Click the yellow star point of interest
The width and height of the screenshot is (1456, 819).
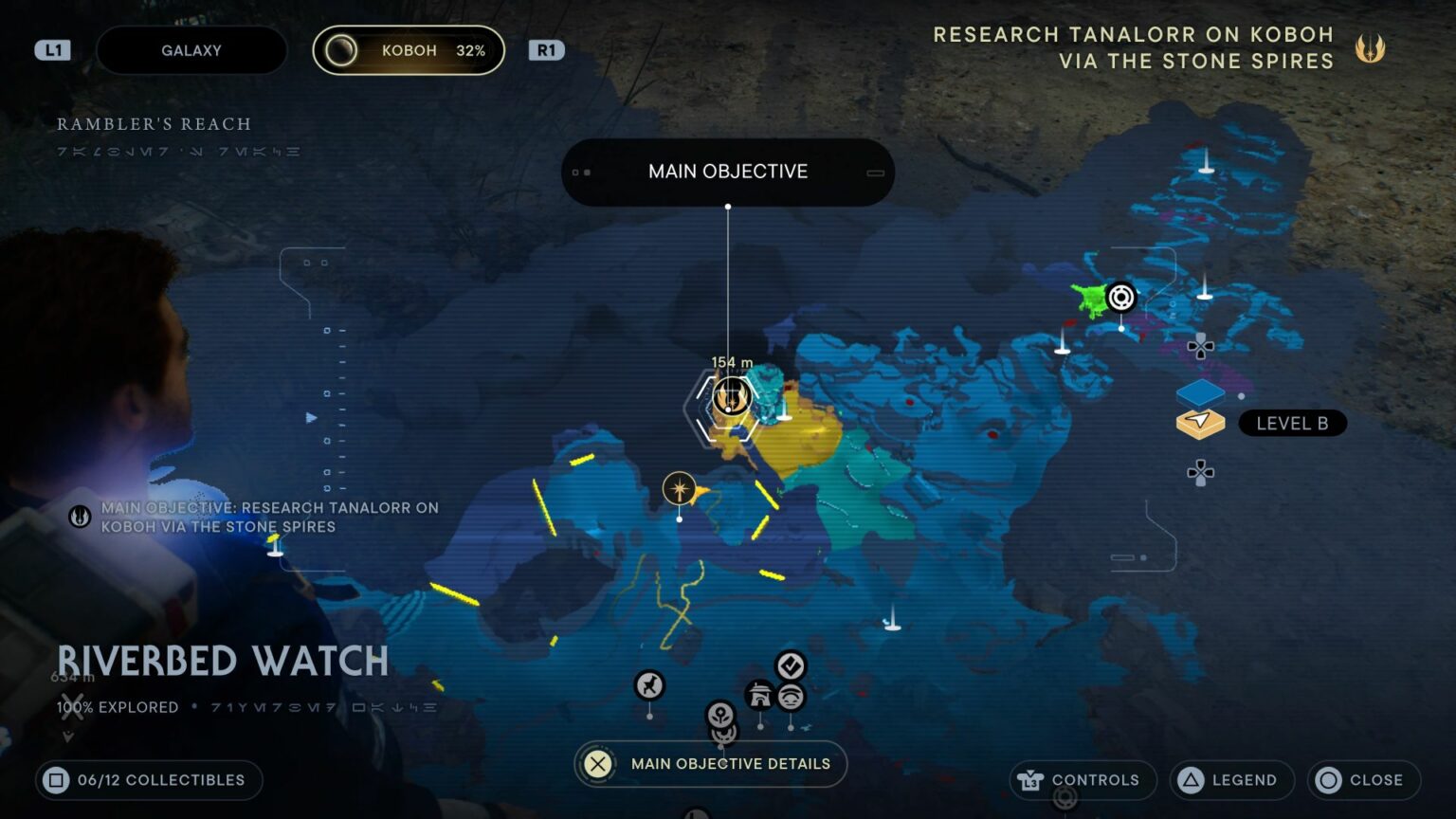point(680,488)
